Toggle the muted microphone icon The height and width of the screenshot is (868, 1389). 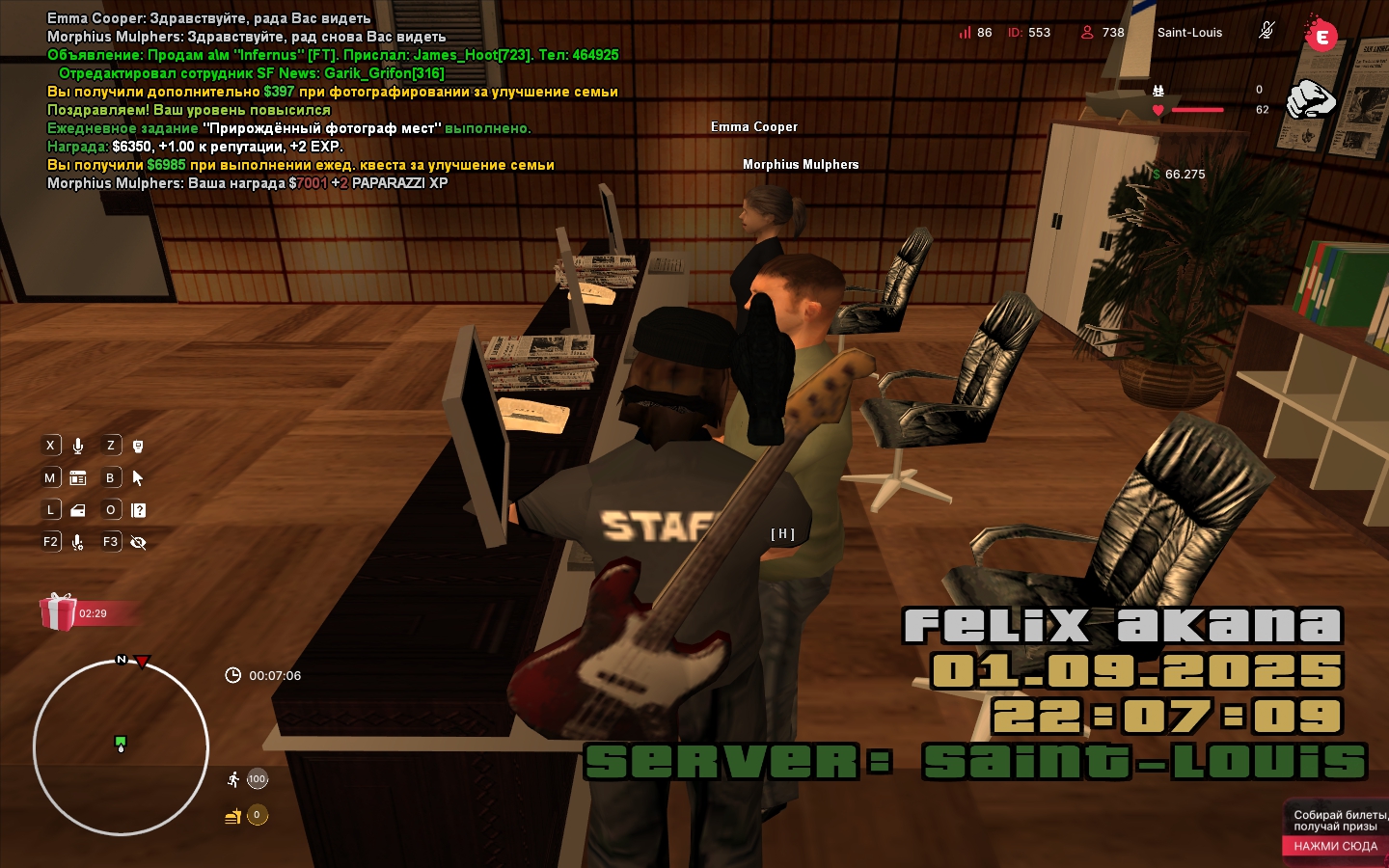pyautogui.click(x=1266, y=31)
